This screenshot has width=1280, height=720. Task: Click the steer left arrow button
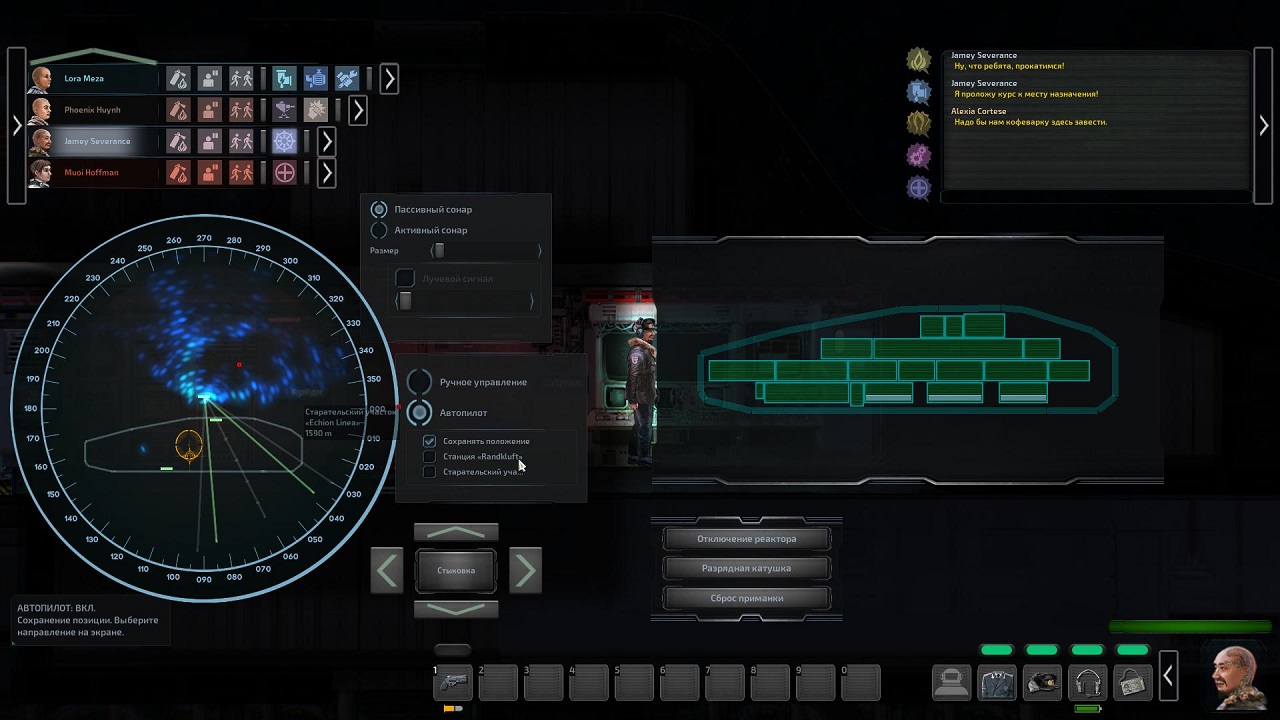click(387, 570)
